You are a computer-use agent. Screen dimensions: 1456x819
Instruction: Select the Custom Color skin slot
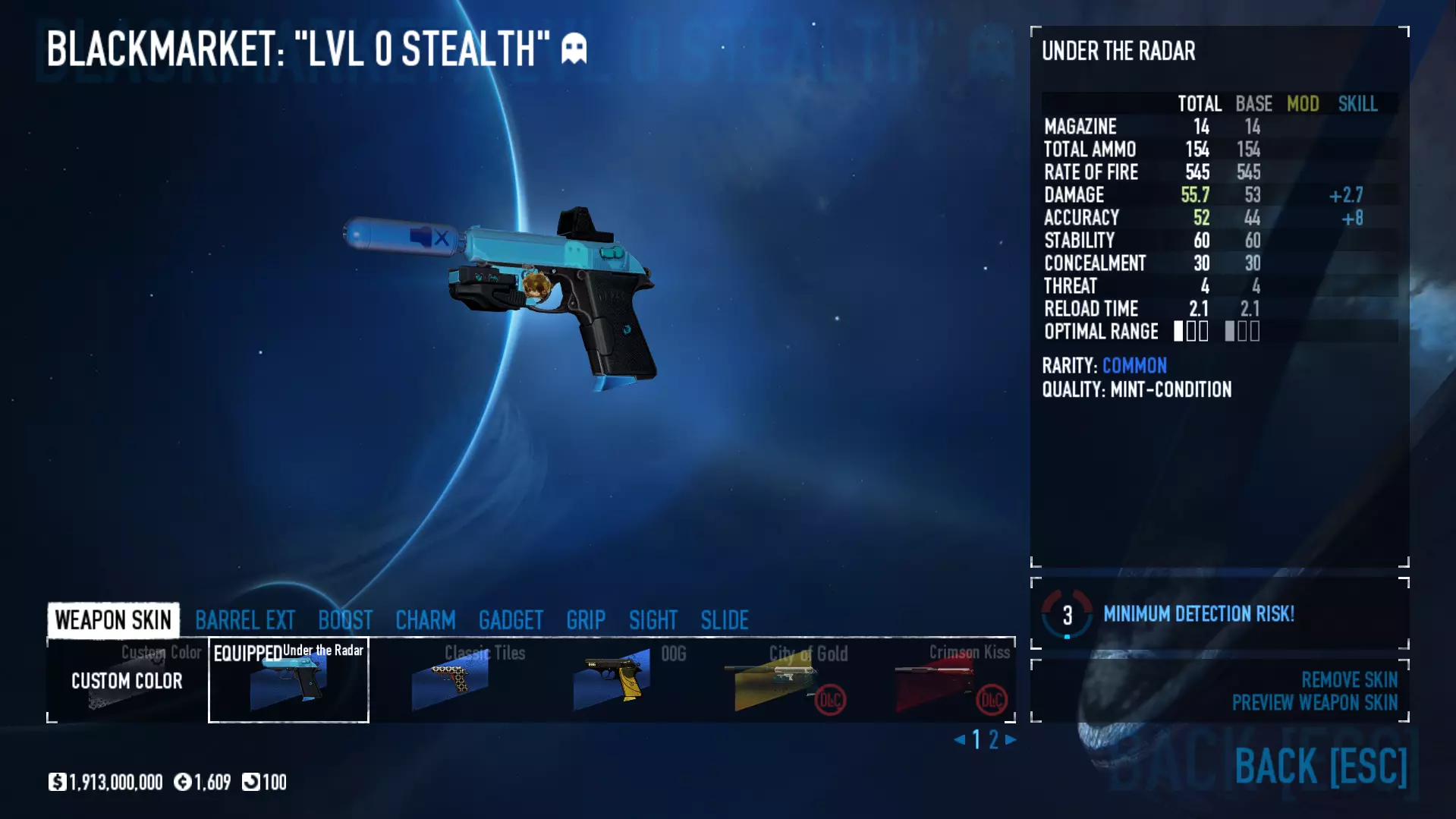[127, 680]
